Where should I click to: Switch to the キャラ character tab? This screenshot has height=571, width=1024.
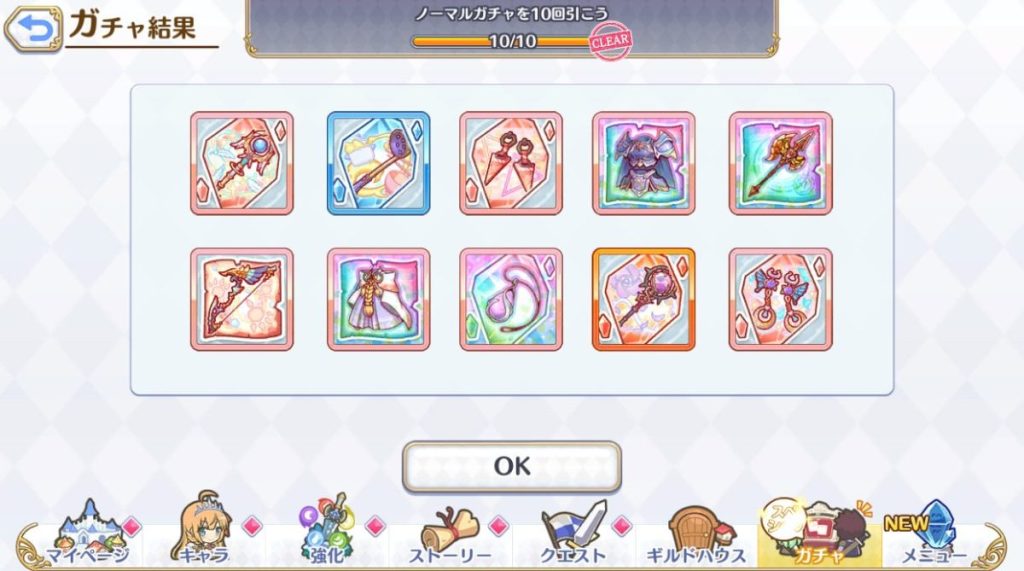pyautogui.click(x=203, y=536)
